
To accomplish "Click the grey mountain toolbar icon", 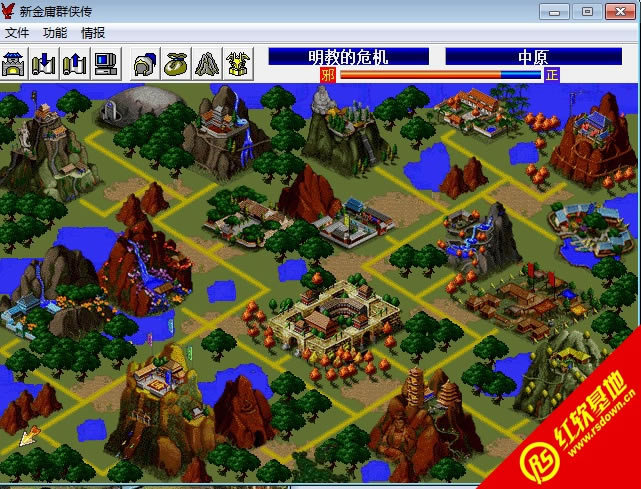I will (x=207, y=63).
